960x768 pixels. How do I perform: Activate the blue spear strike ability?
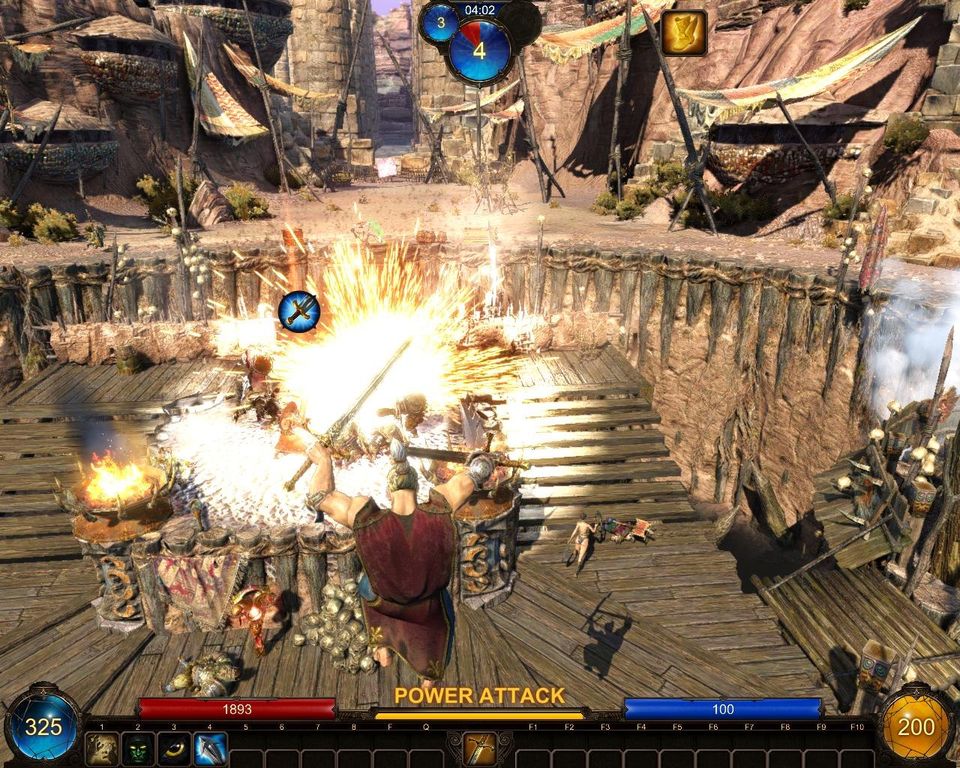click(210, 748)
